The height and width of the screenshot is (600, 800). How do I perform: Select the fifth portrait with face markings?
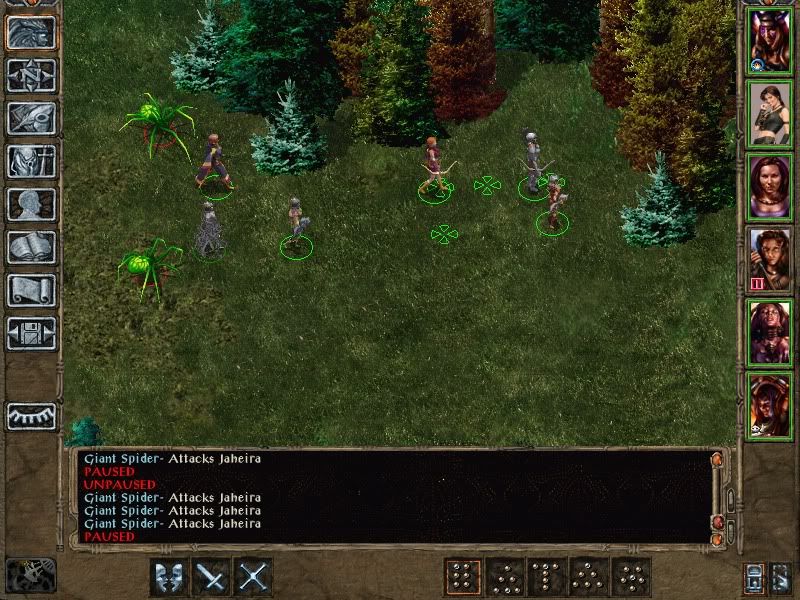(769, 333)
